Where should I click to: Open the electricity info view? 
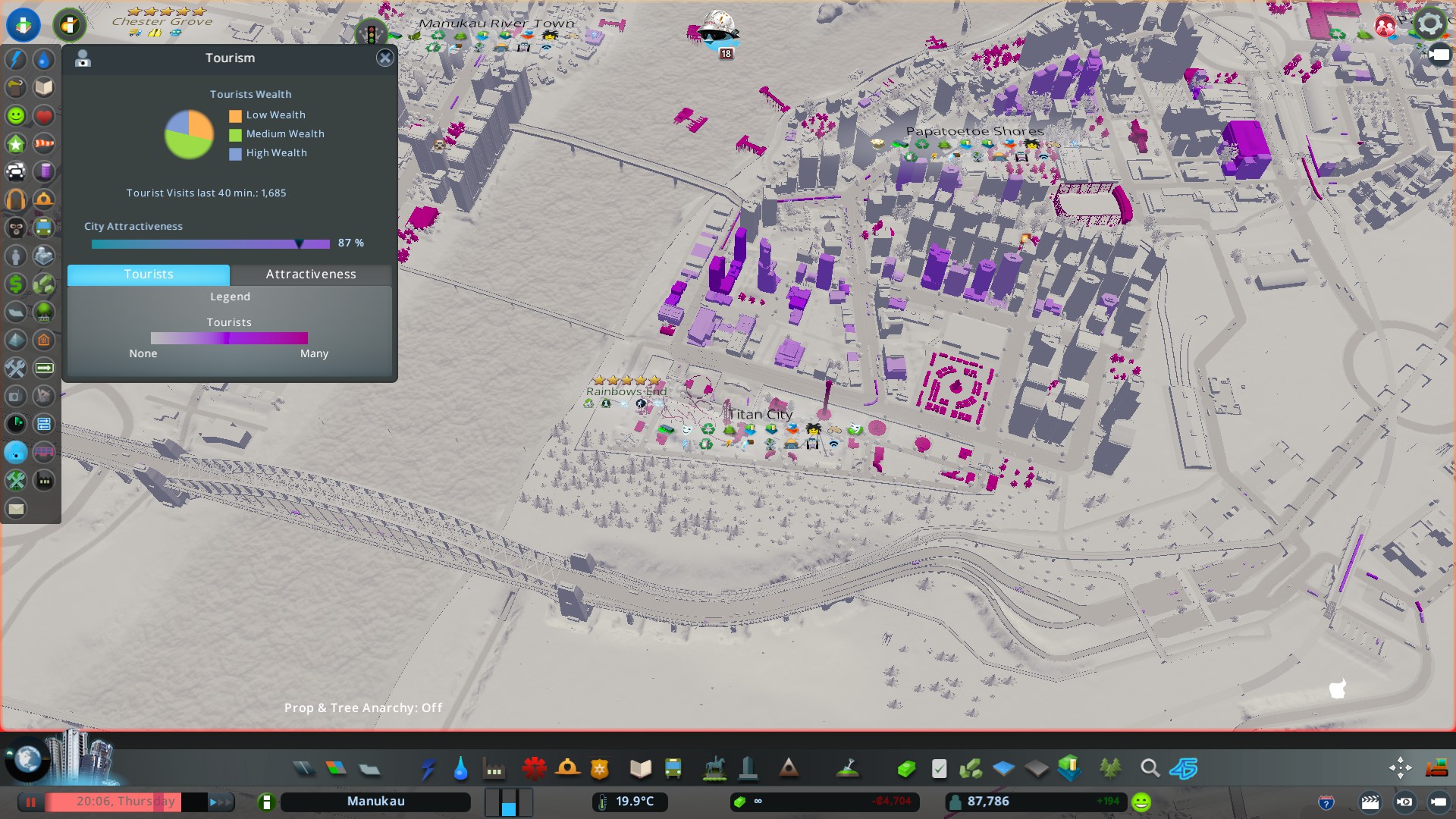pyautogui.click(x=16, y=60)
